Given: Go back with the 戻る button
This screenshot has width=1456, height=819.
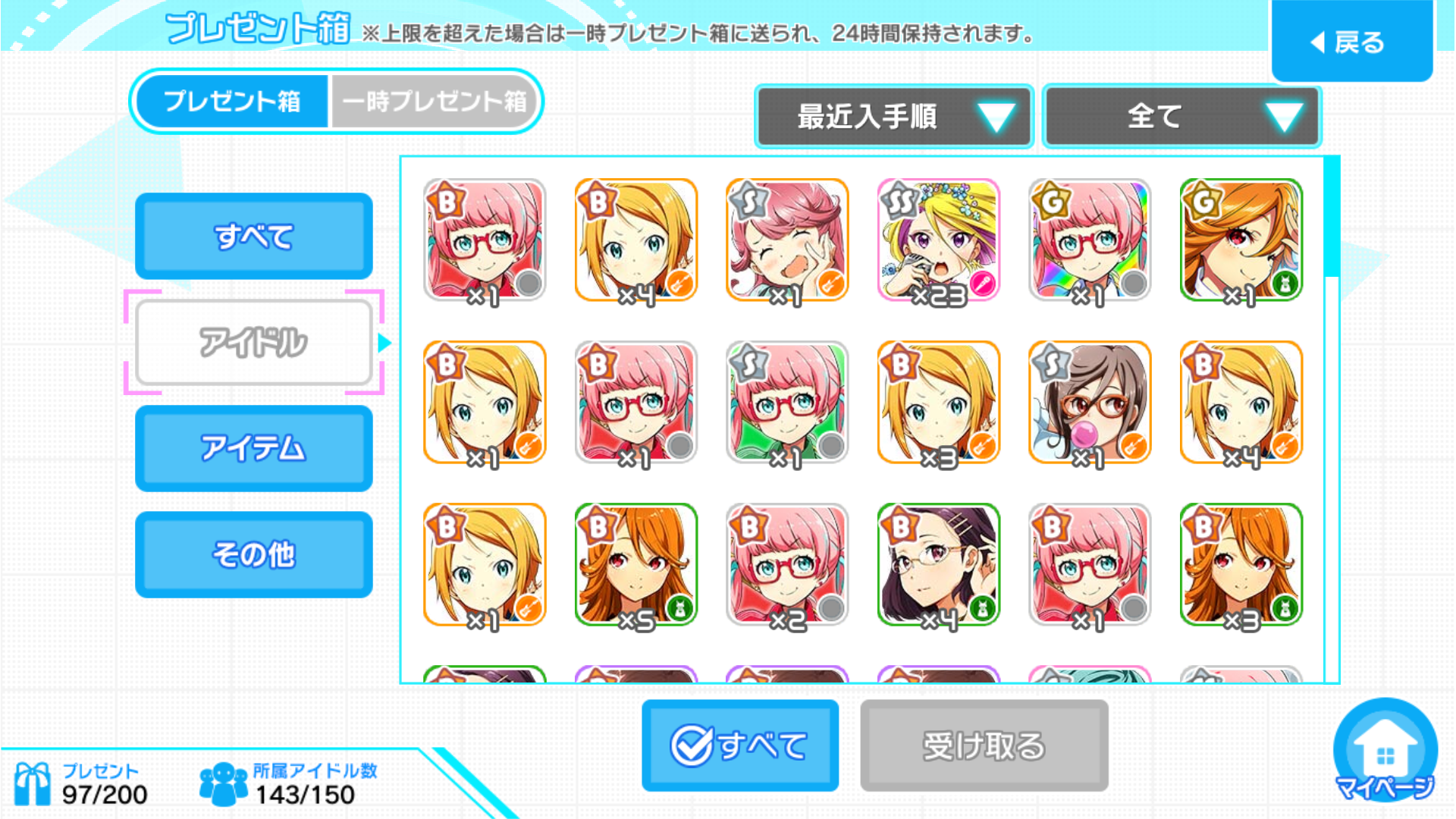Looking at the screenshot, I should pyautogui.click(x=1351, y=42).
